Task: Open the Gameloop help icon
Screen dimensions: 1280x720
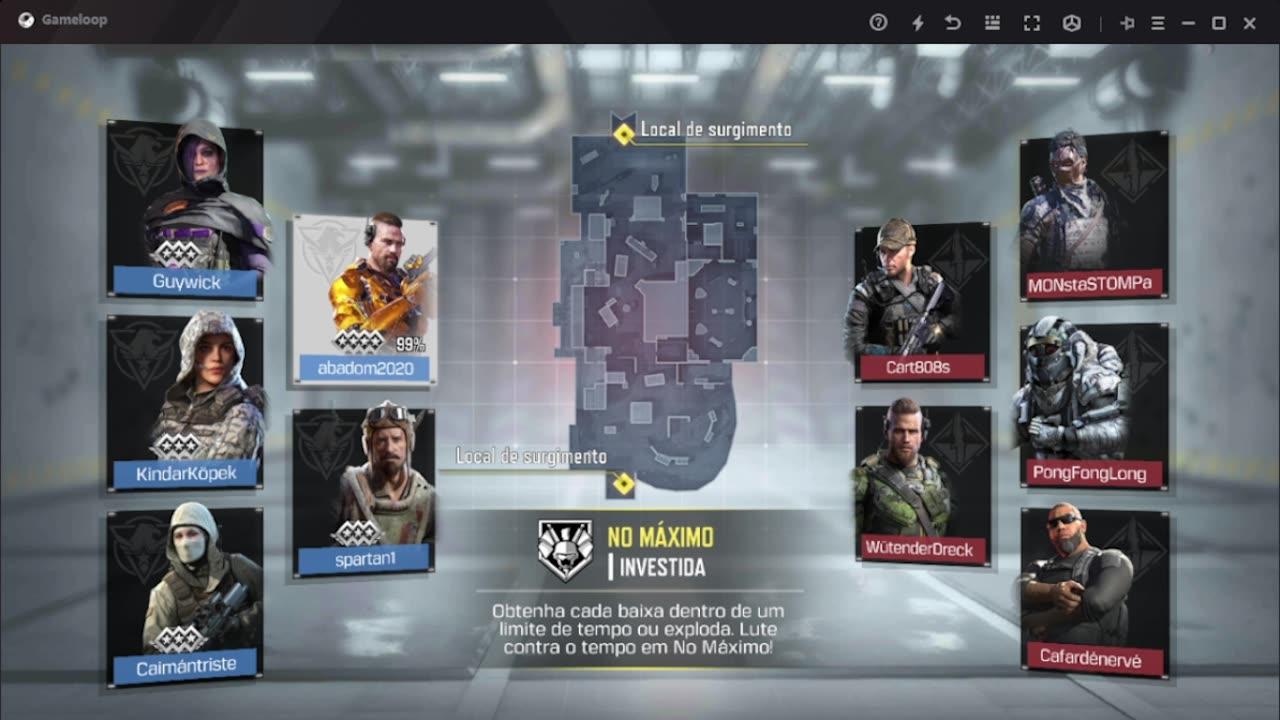Action: [x=878, y=20]
